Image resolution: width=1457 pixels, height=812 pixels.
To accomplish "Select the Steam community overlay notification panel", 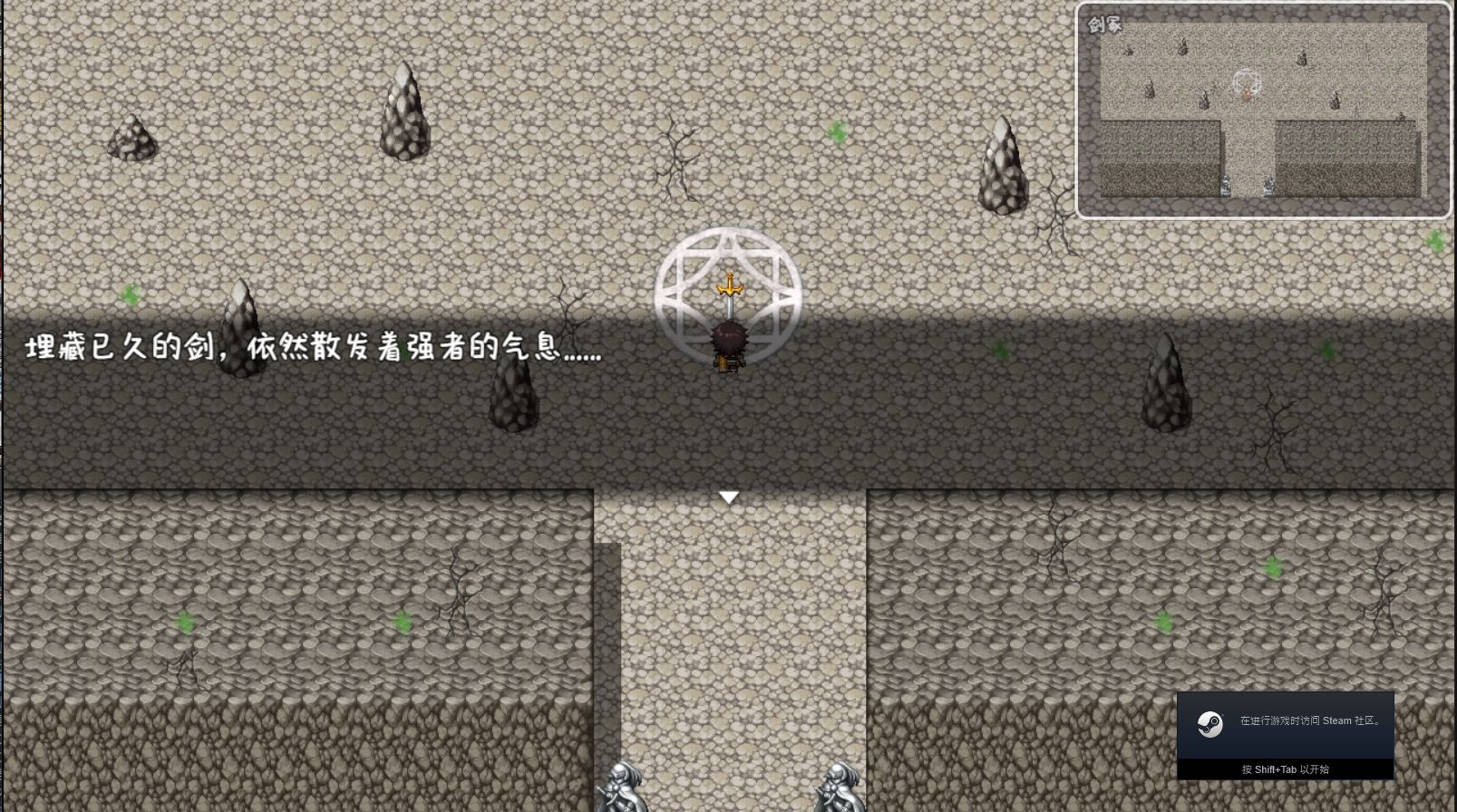I will point(1286,734).
